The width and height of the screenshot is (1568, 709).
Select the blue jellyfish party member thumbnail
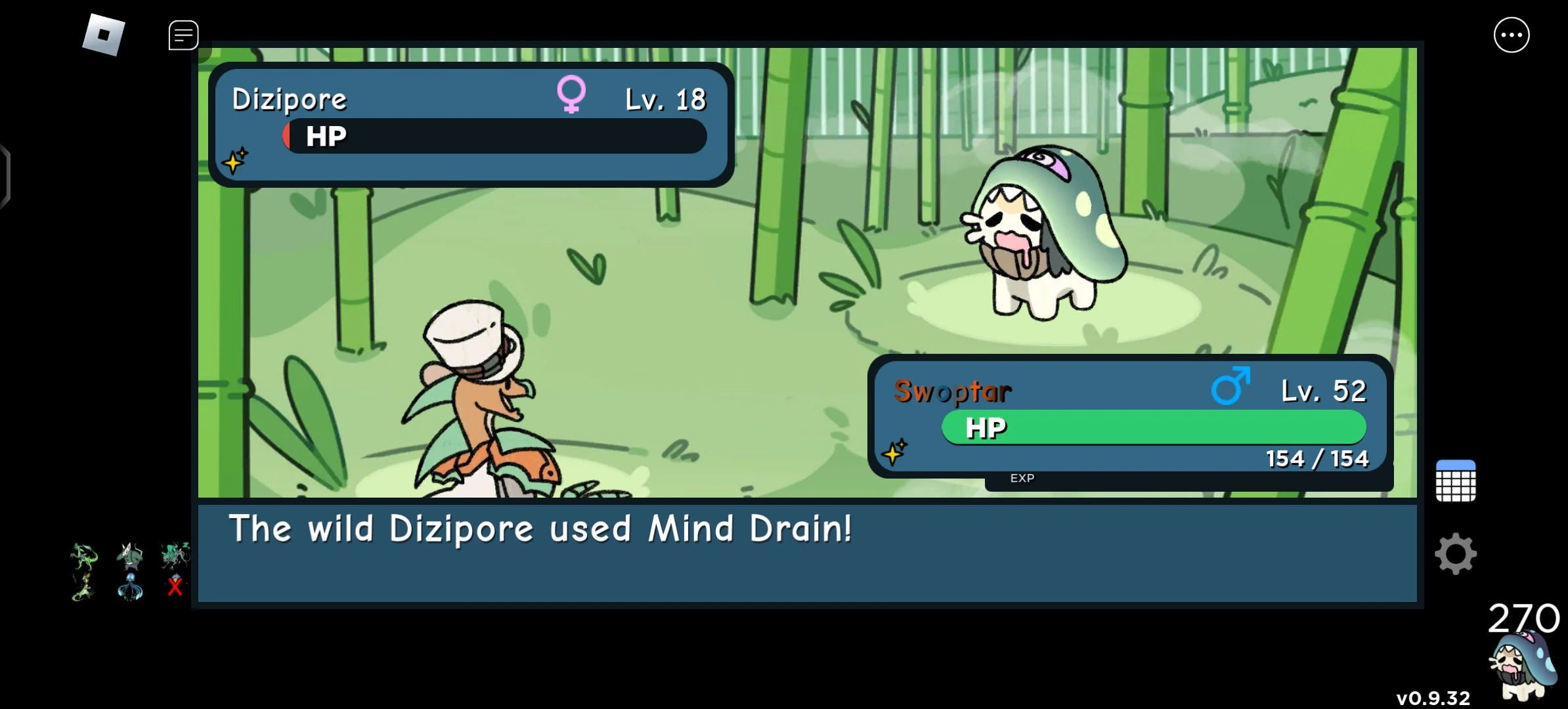coord(129,588)
